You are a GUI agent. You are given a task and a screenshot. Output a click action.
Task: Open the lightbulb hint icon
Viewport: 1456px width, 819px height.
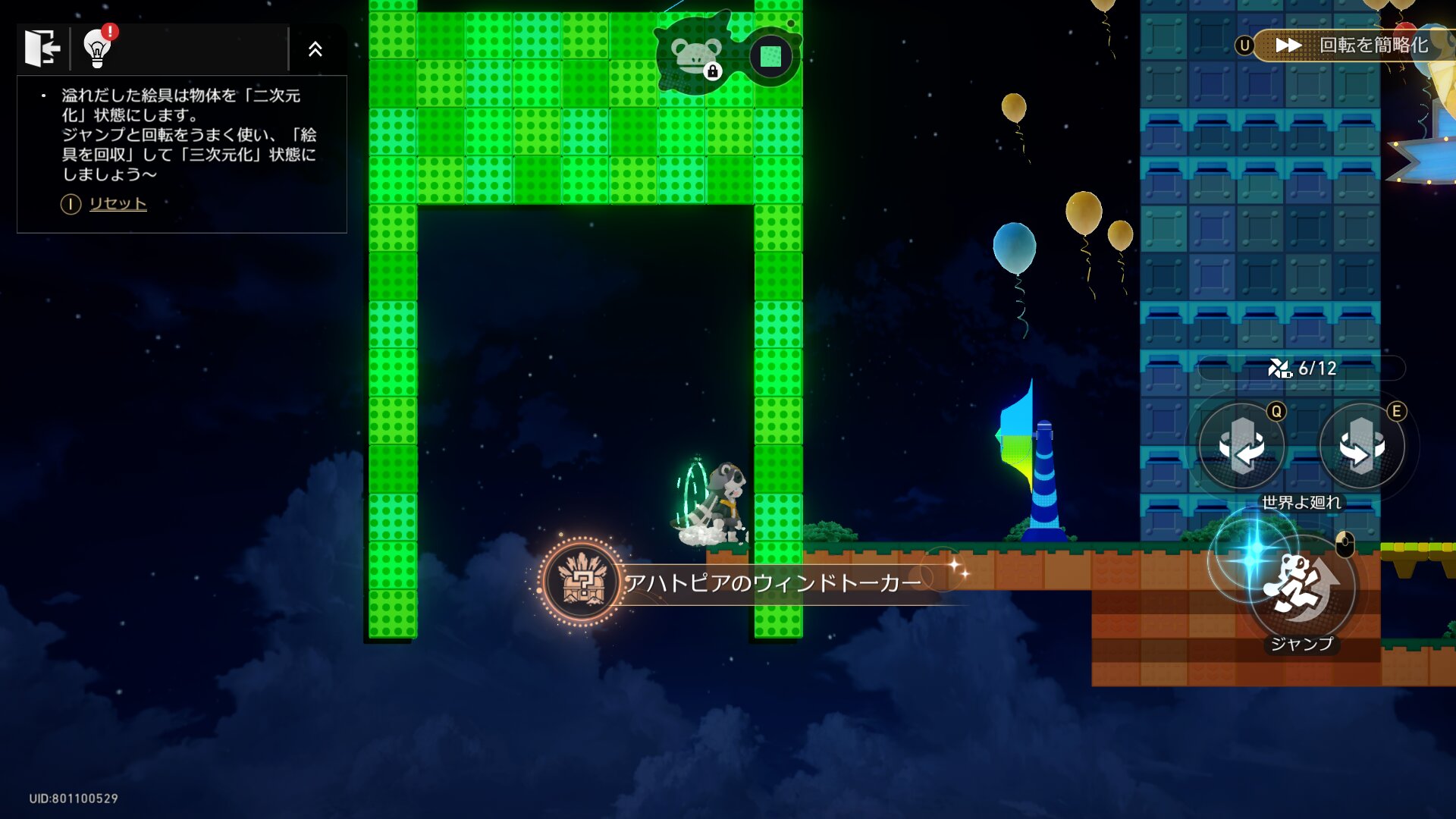point(97,49)
